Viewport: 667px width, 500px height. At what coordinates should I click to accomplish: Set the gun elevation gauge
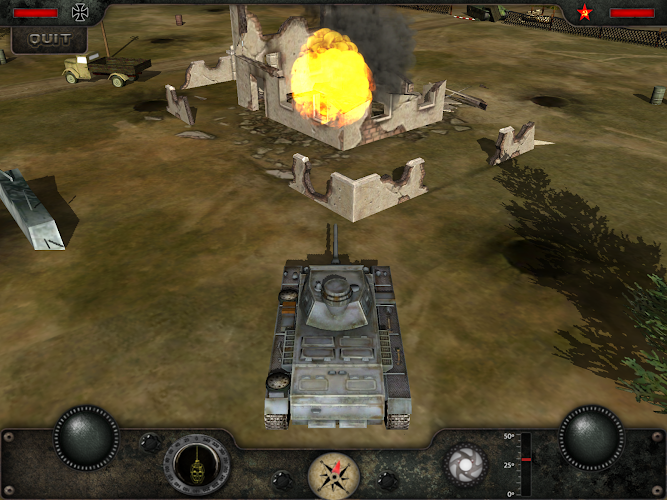(x=525, y=463)
